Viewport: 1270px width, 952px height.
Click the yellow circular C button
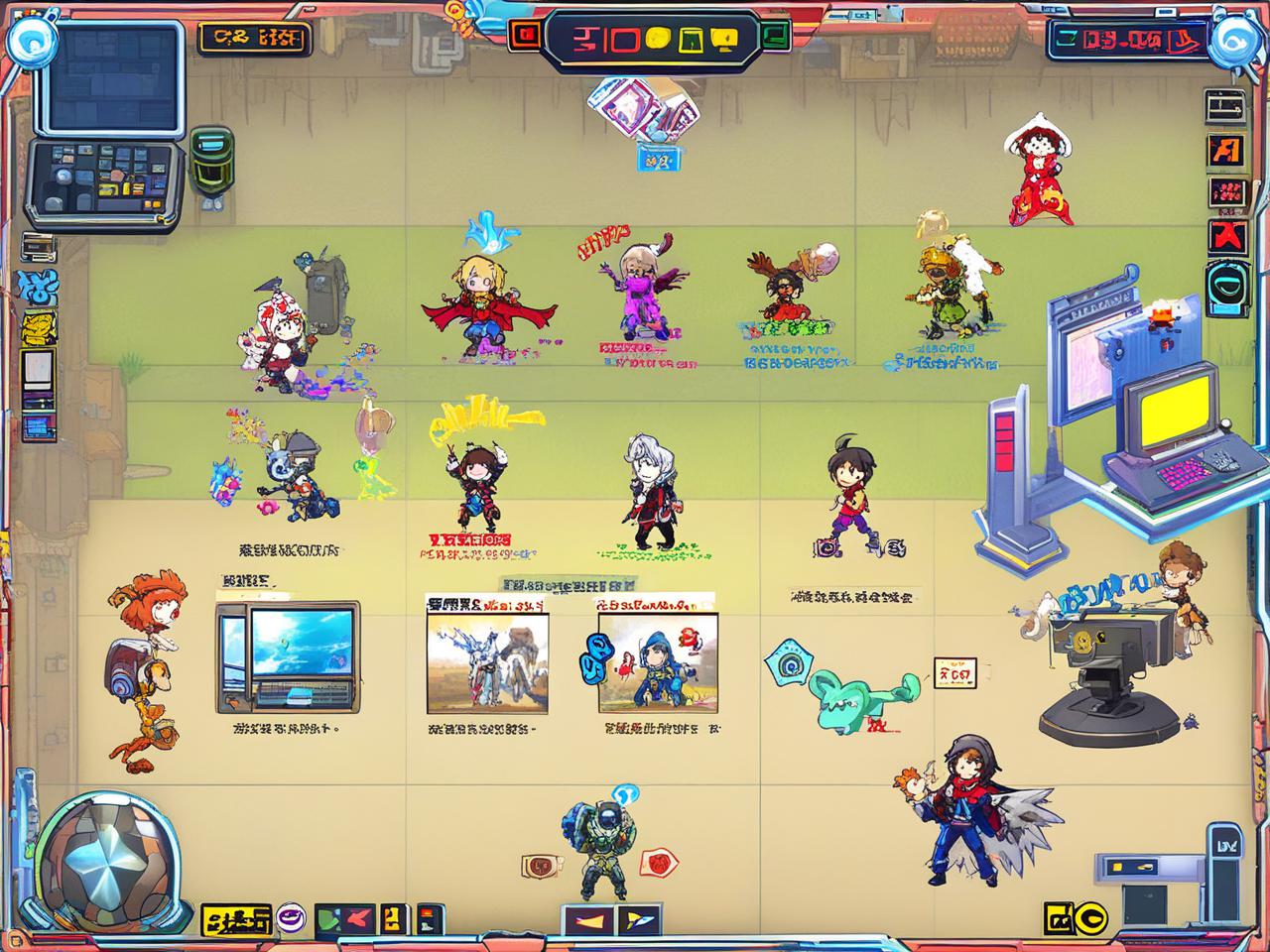coord(1091,919)
